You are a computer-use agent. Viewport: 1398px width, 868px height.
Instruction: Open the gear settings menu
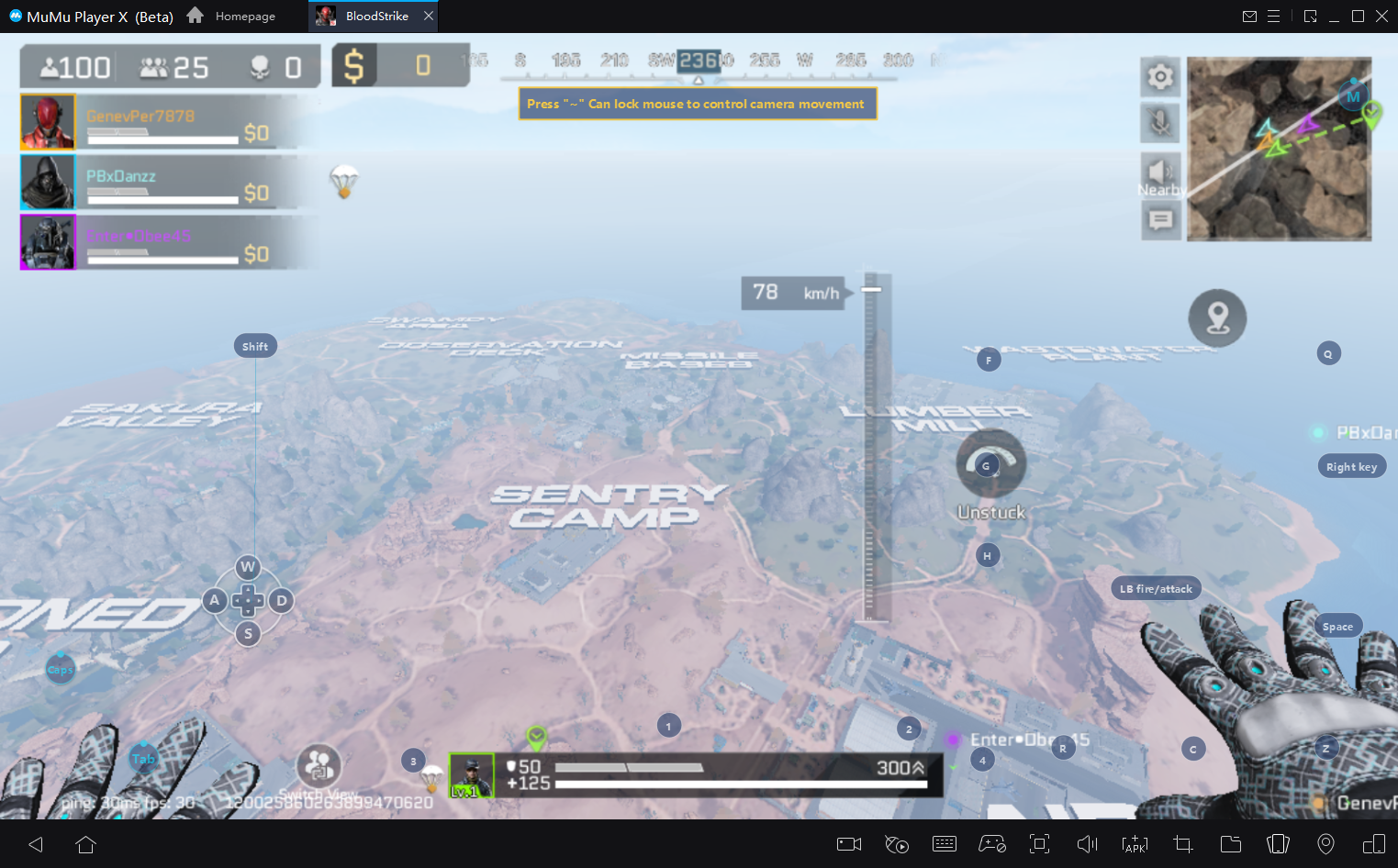[x=1160, y=76]
